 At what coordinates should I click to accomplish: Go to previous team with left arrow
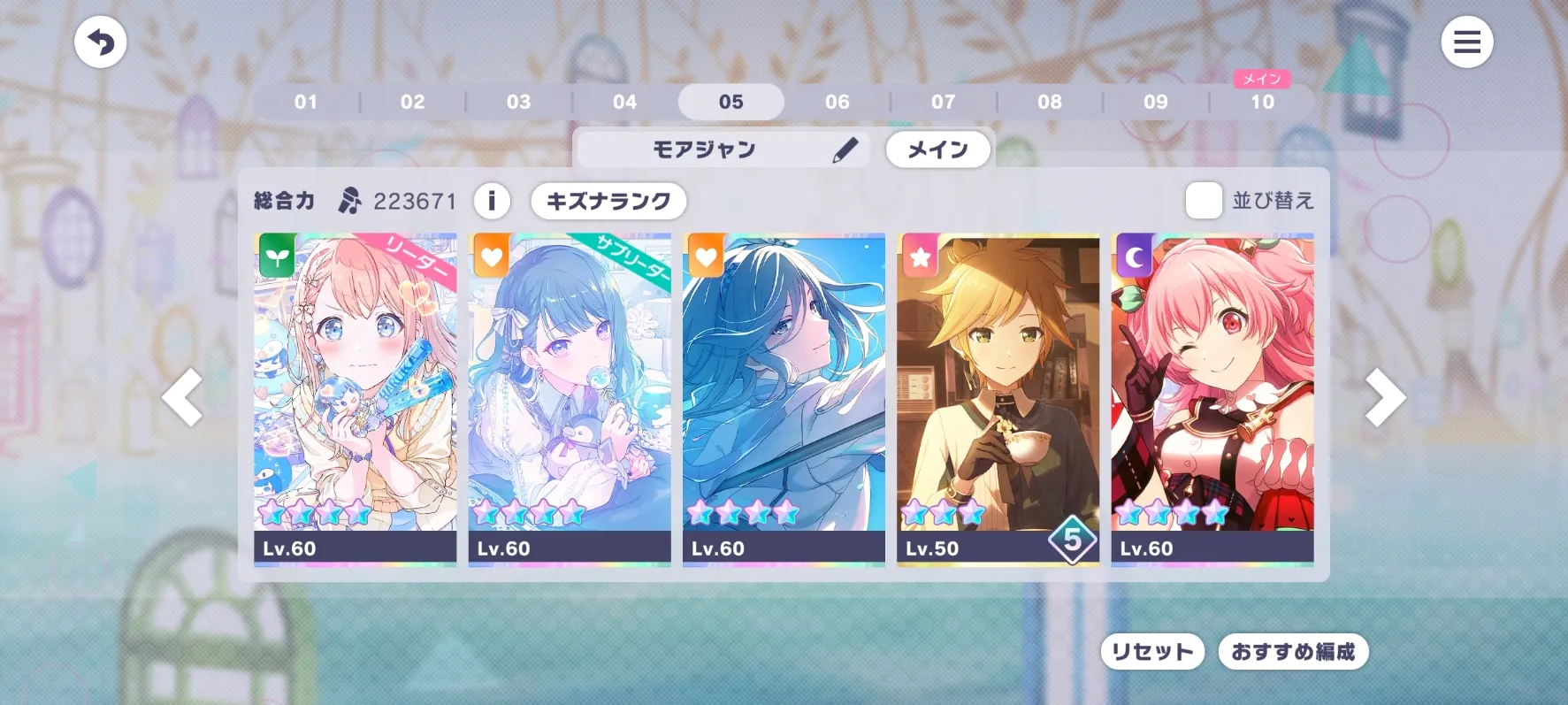tap(183, 398)
